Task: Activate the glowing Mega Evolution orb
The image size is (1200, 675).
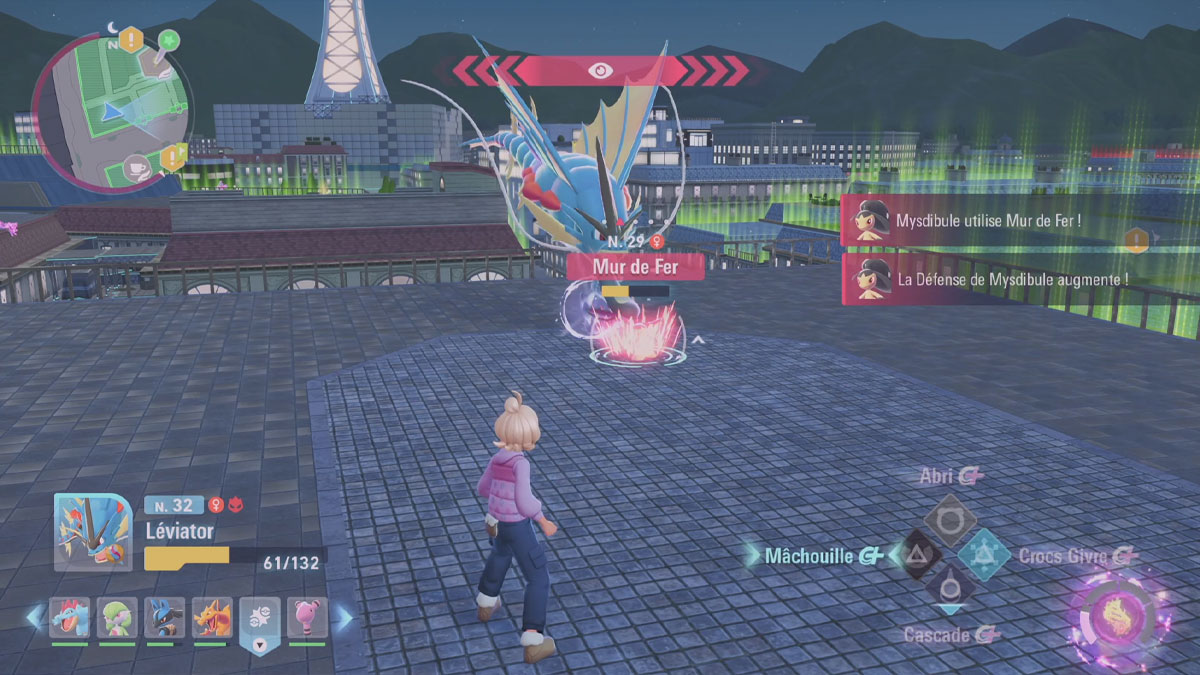Action: tap(1118, 615)
